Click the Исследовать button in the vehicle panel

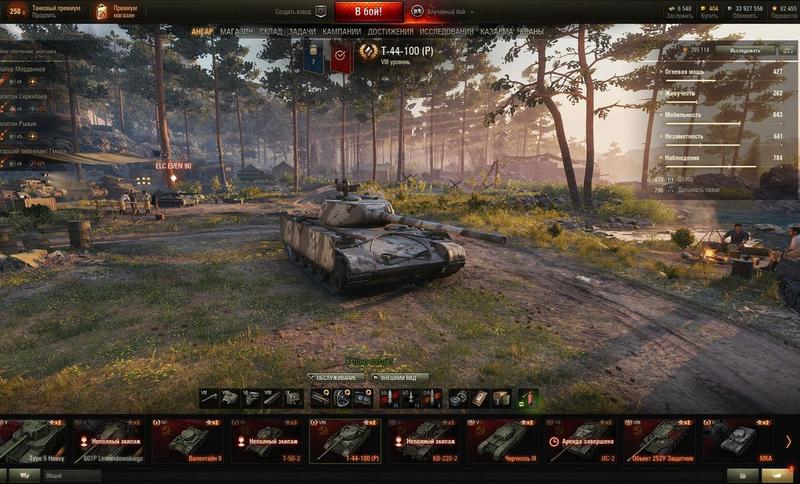pos(744,49)
